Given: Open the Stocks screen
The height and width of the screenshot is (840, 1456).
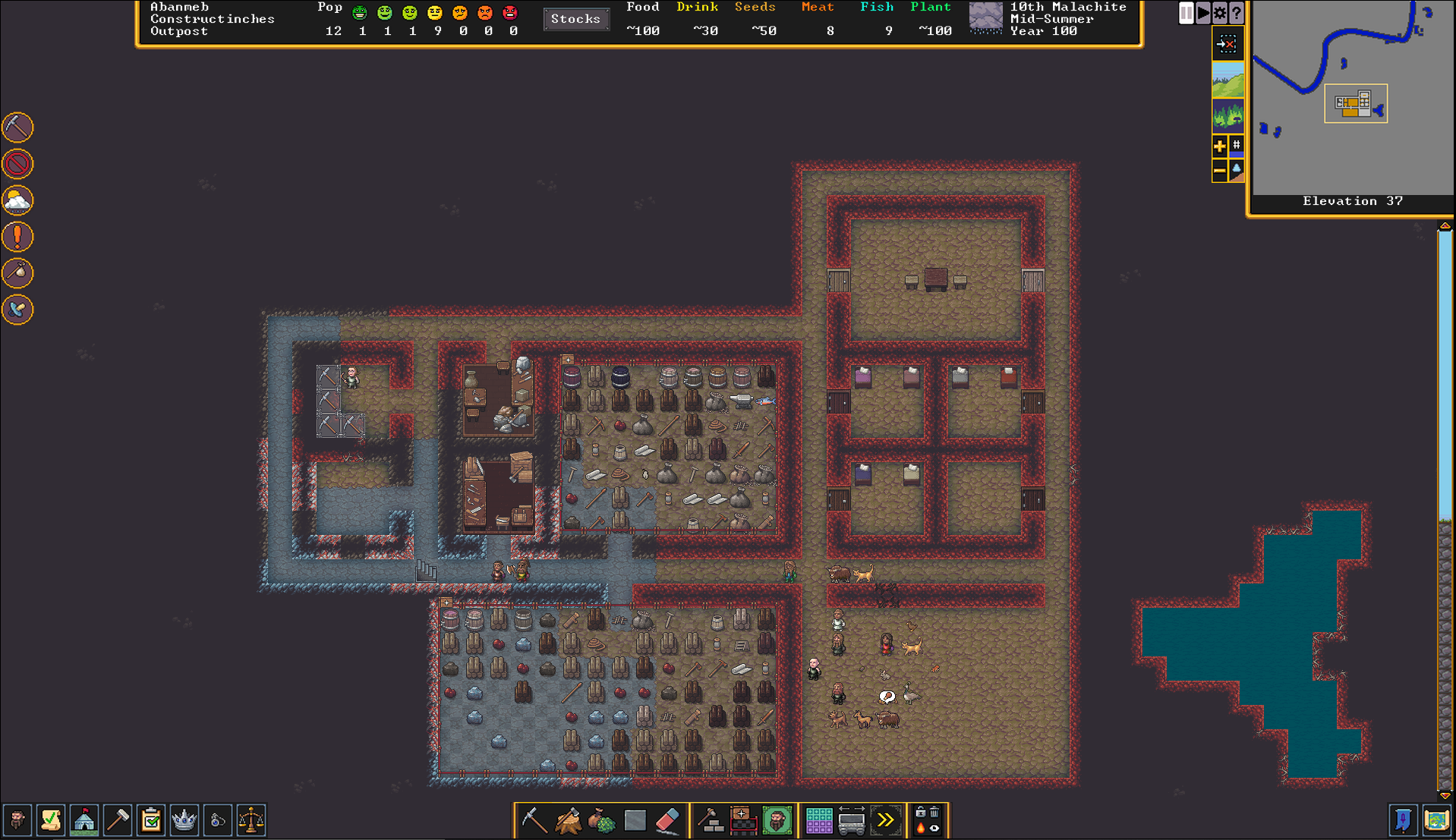Looking at the screenshot, I should pos(575,19).
